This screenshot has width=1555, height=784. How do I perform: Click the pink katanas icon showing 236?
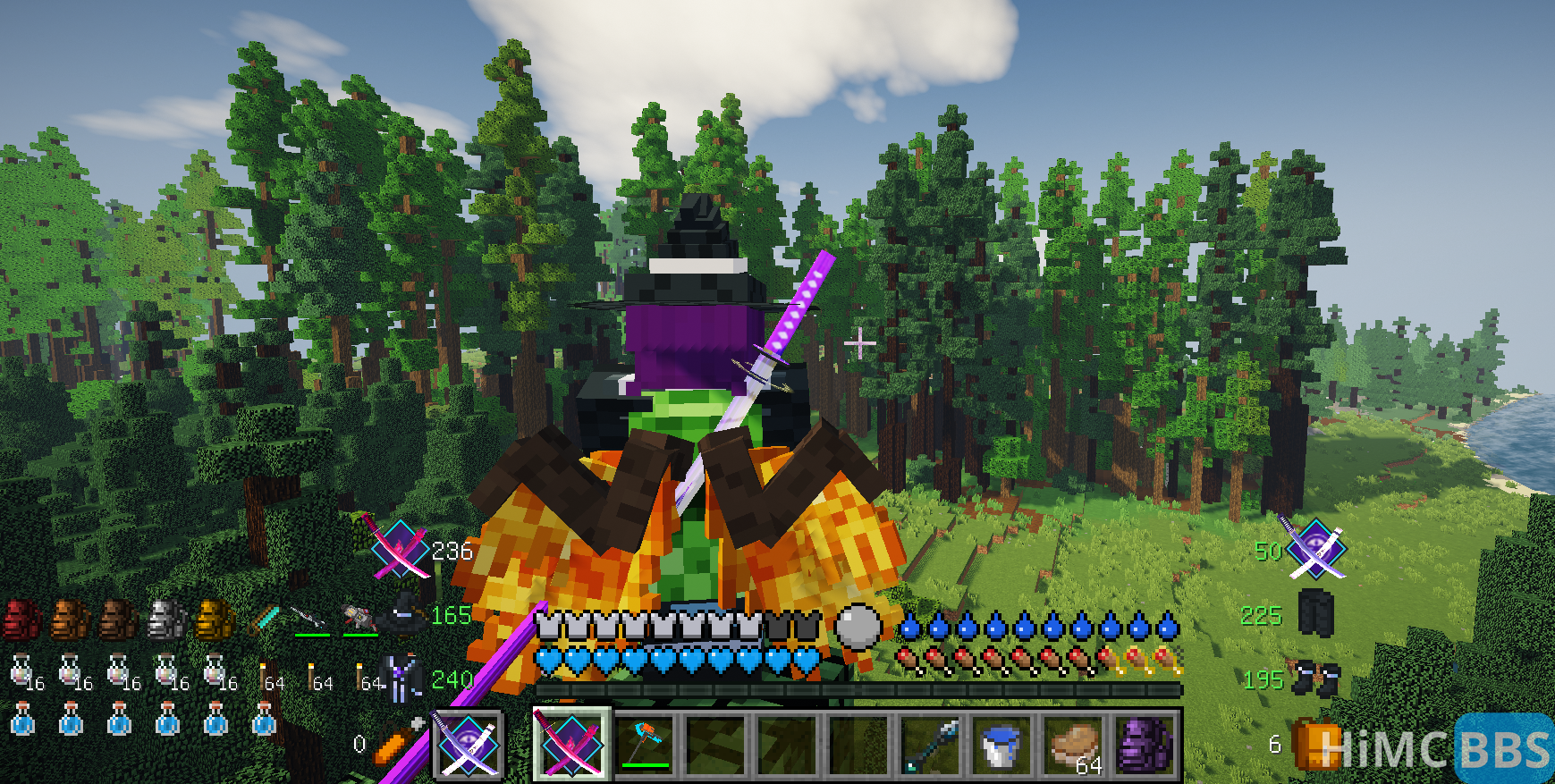coord(397,547)
